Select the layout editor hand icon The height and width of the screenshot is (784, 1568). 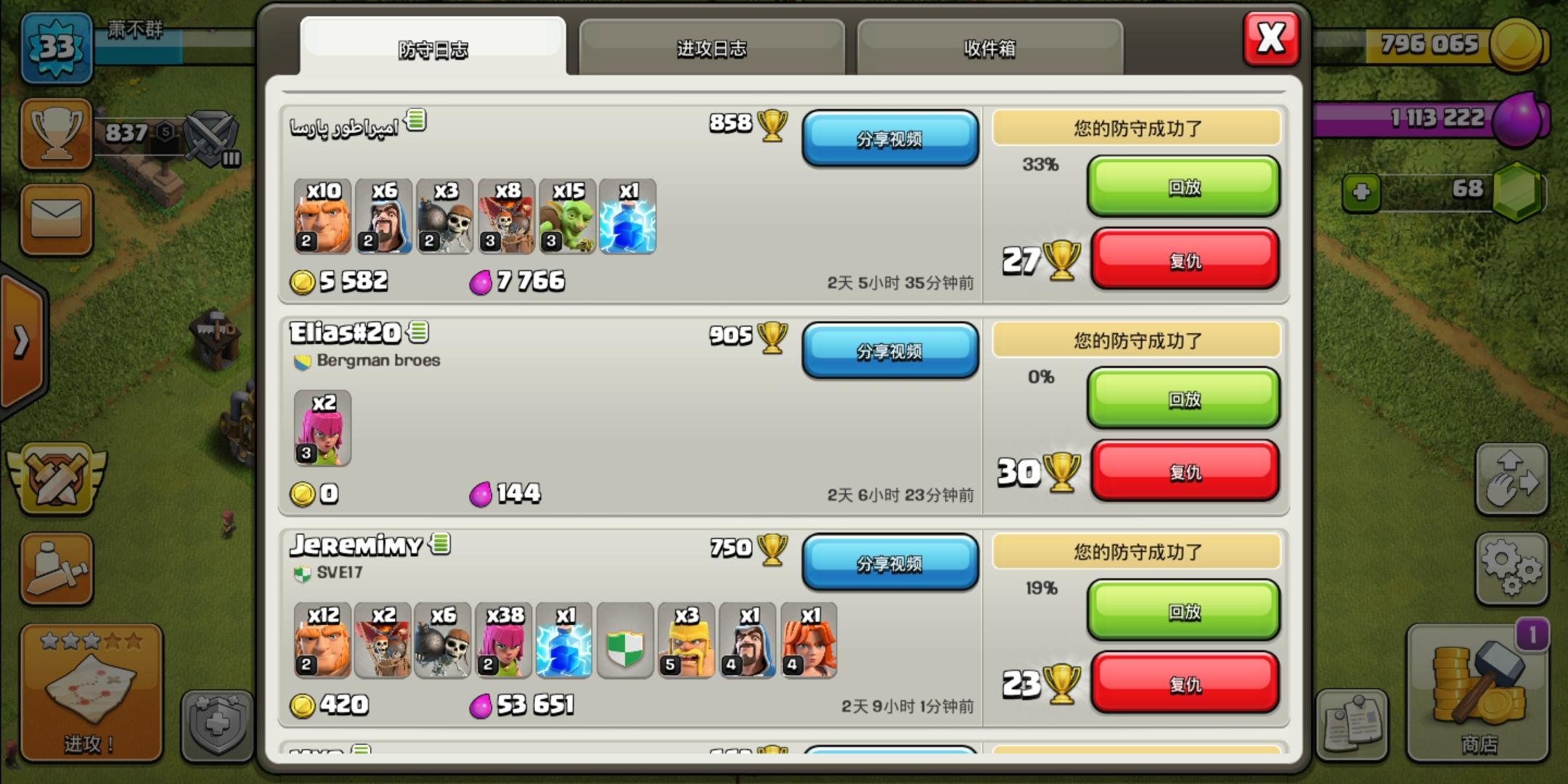pyautogui.click(x=1512, y=479)
